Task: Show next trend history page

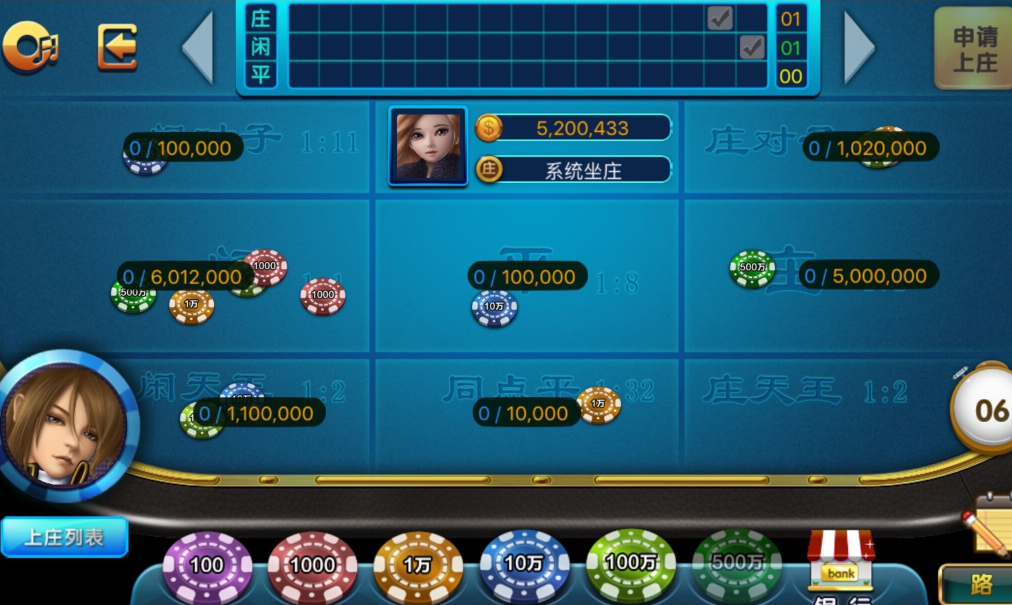Action: click(x=859, y=47)
